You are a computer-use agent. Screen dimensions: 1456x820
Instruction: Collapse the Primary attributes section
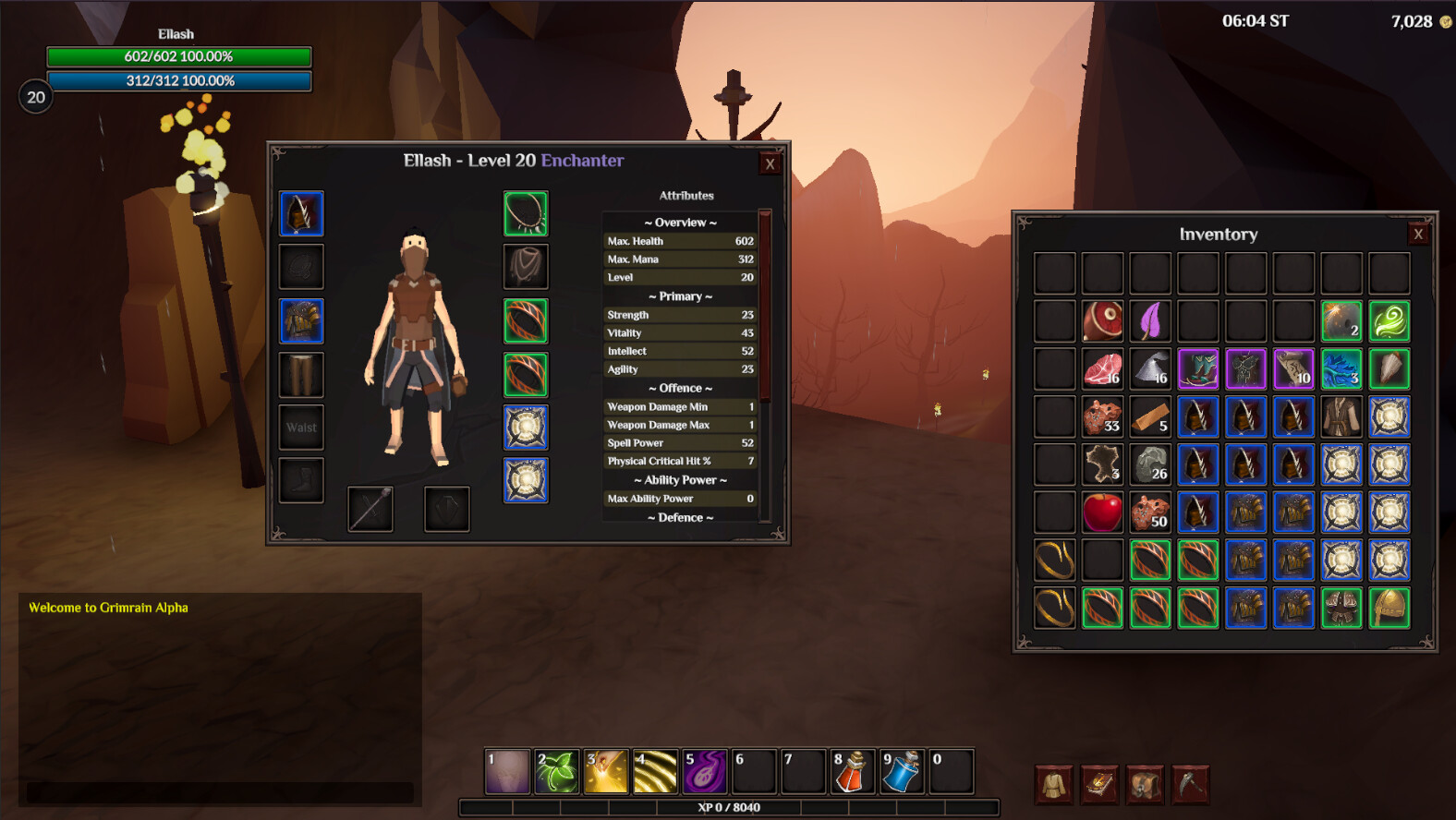(680, 295)
